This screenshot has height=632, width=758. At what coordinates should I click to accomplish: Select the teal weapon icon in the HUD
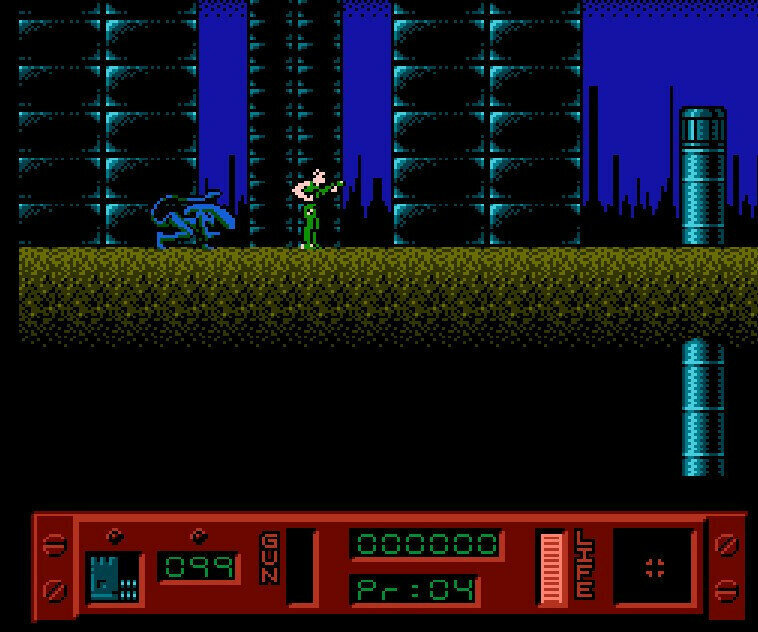[x=110, y=576]
